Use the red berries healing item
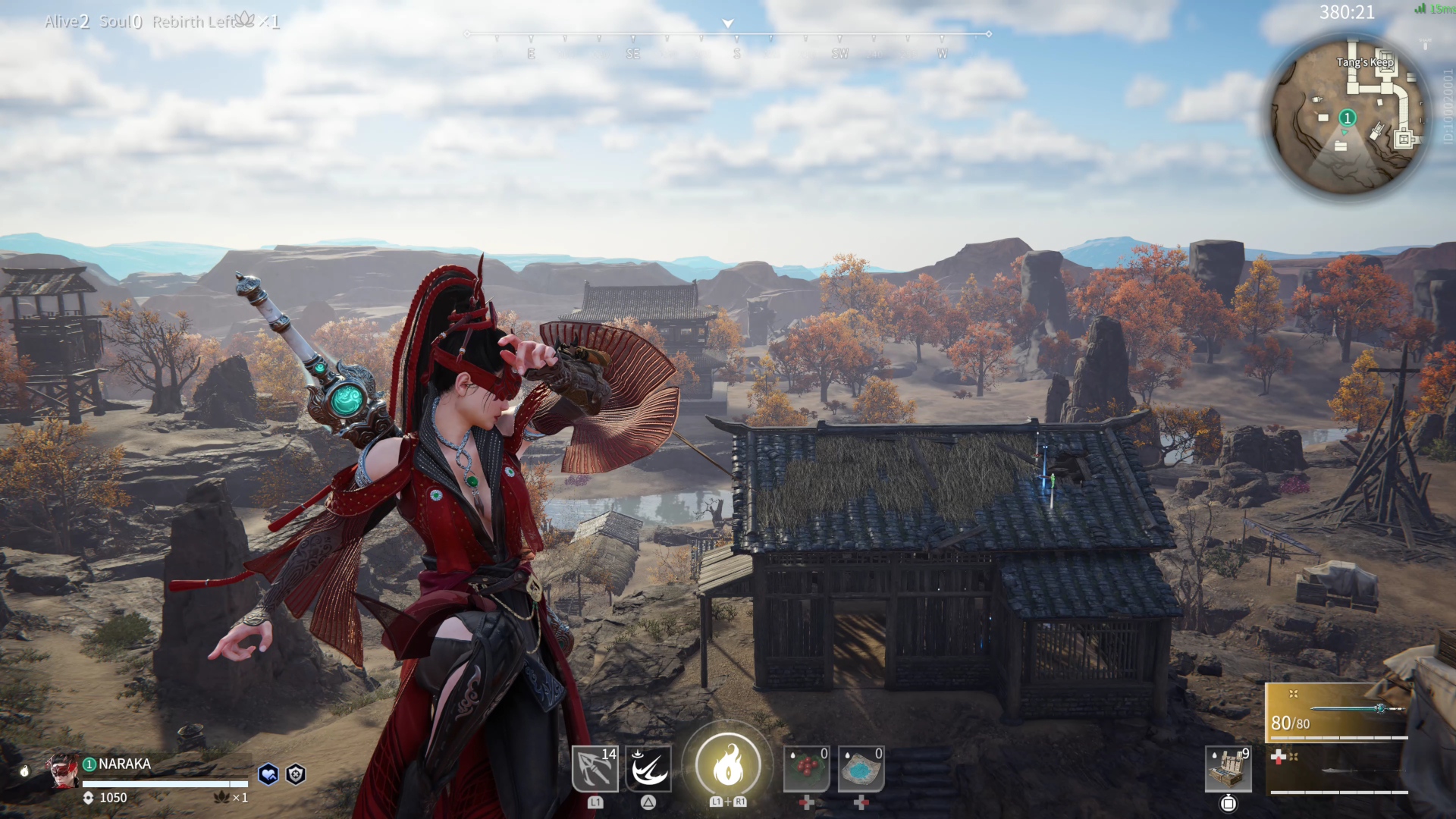 tap(806, 769)
